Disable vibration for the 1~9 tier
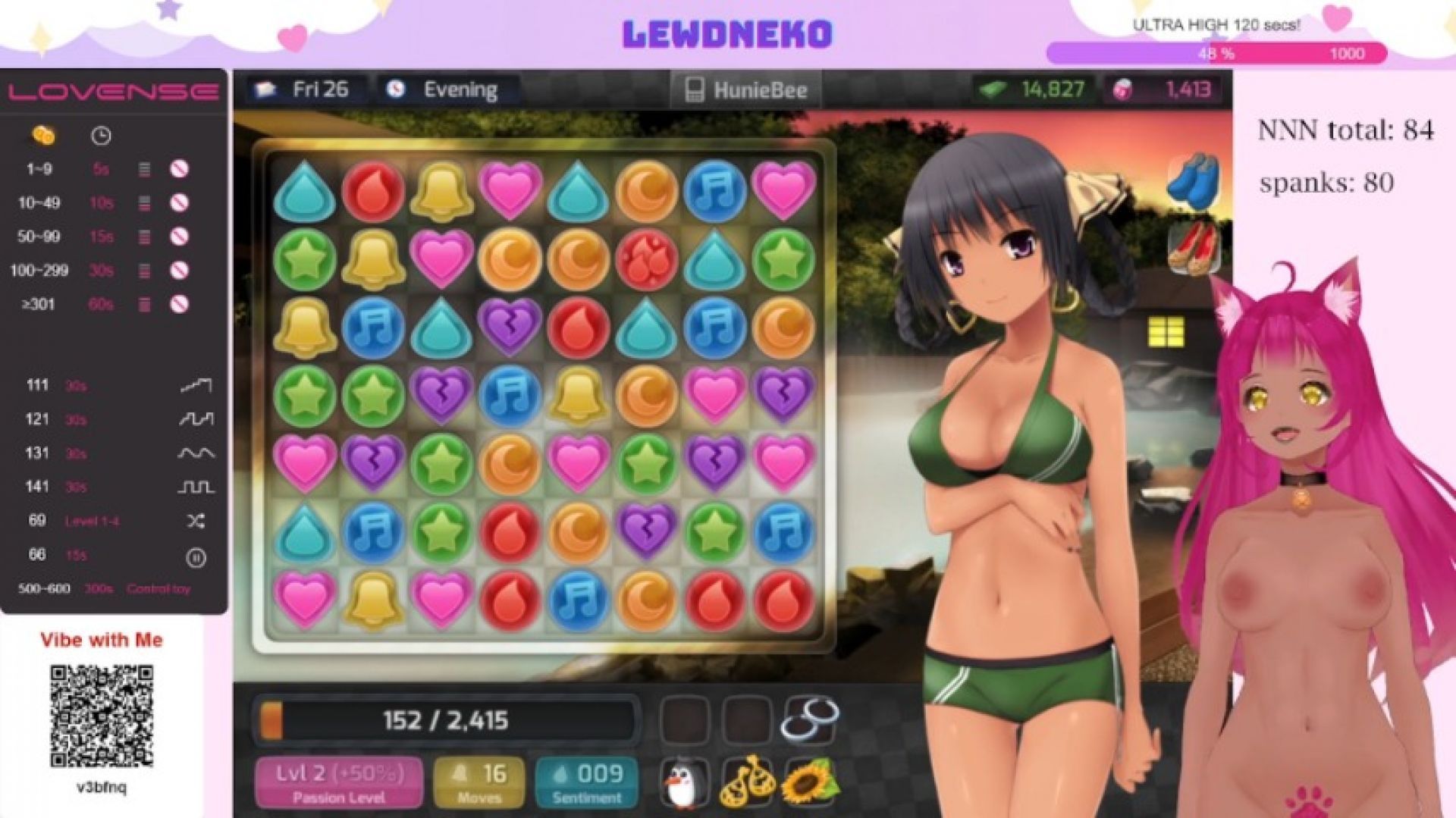This screenshot has height=818, width=1456. pos(180,169)
